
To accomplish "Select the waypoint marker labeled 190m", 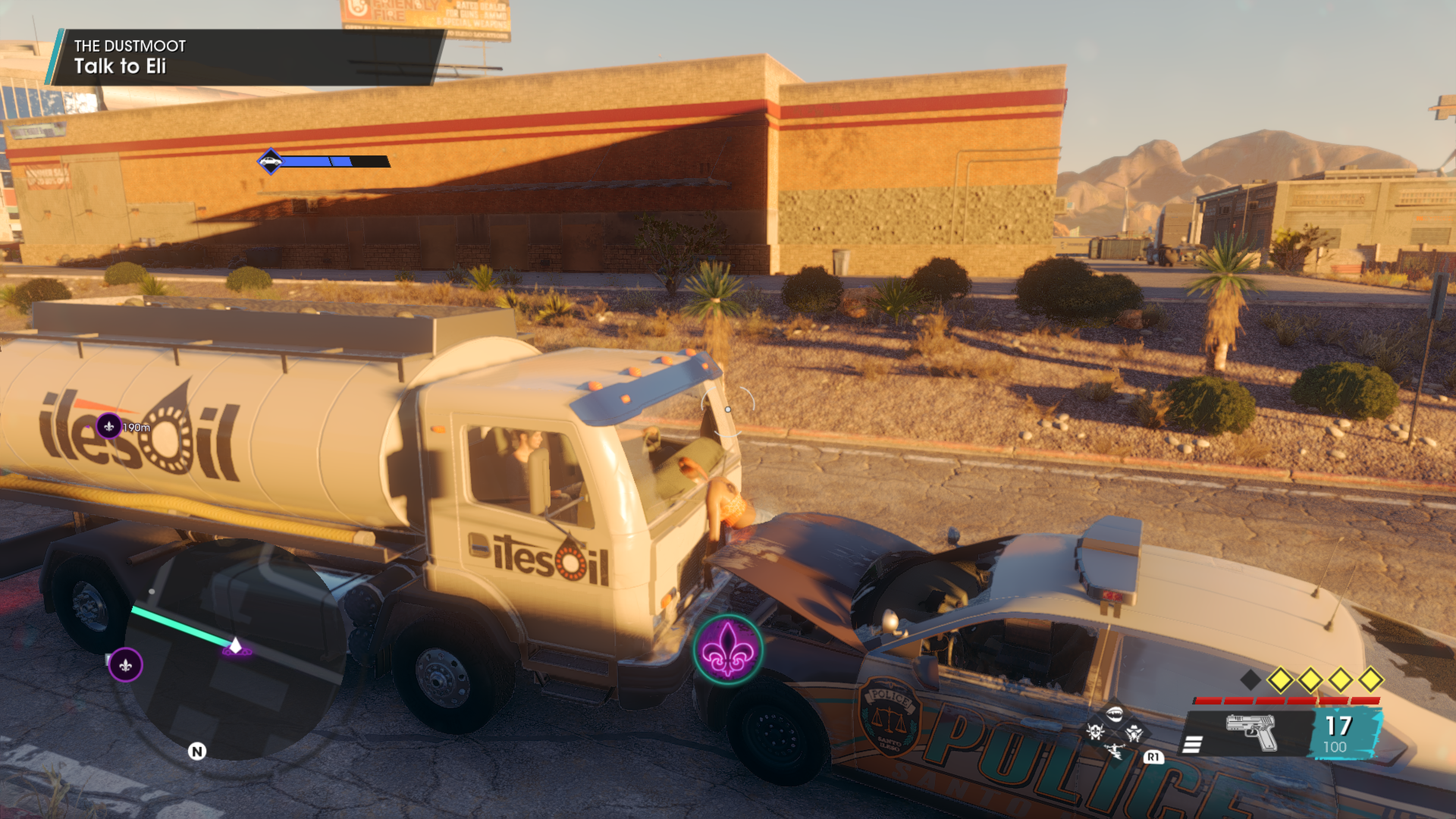I will pos(108,425).
